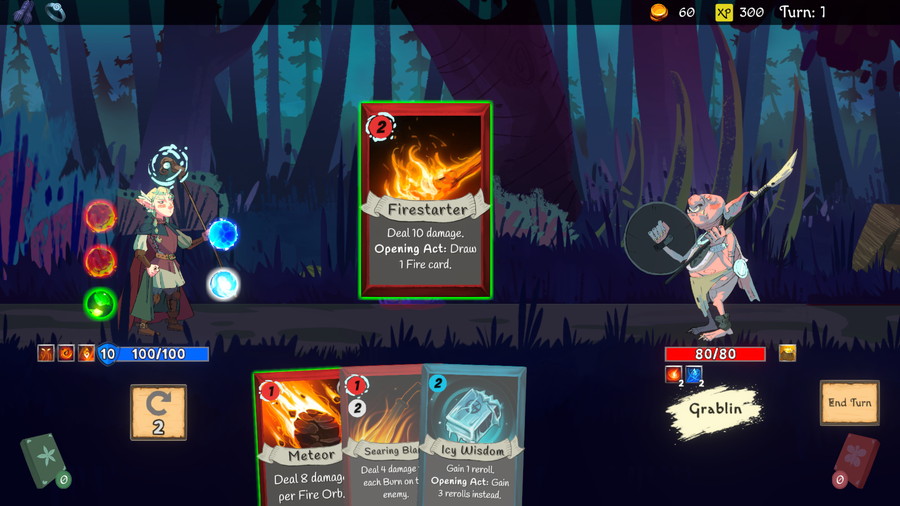This screenshot has width=900, height=506.
Task: Inspect the purple relic beside the ring
Action: tap(23, 12)
